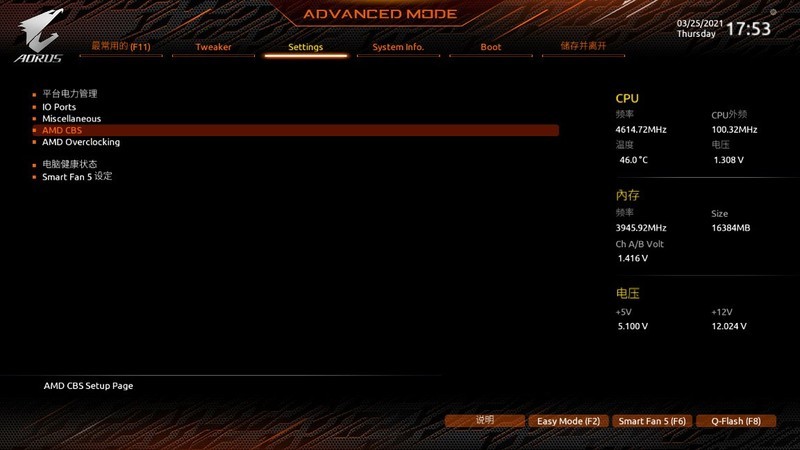800x450 pixels.
Task: Enter the AMD CBS setup page
Action: pyautogui.click(x=62, y=130)
